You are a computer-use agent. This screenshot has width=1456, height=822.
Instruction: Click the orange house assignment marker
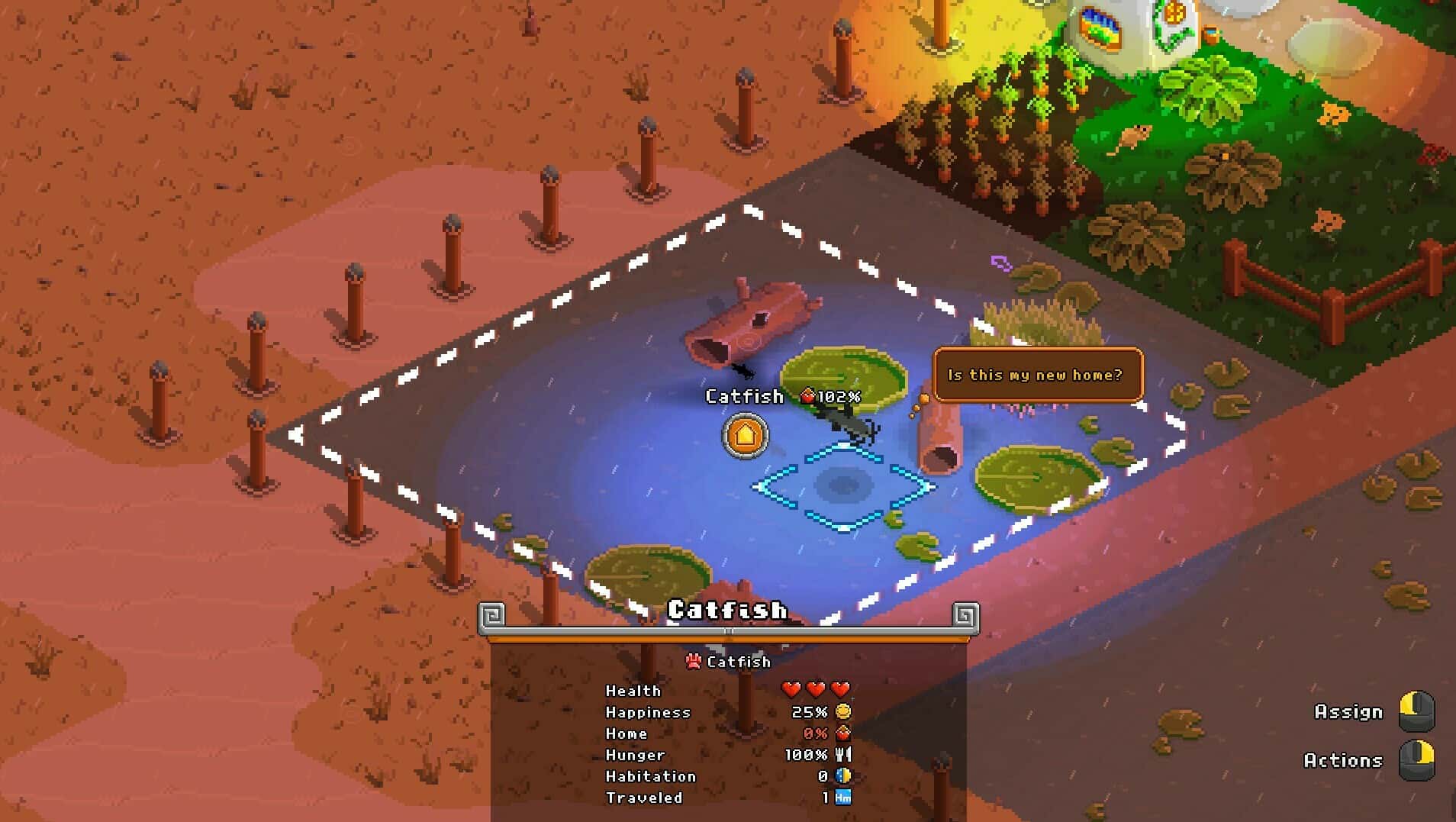(744, 435)
